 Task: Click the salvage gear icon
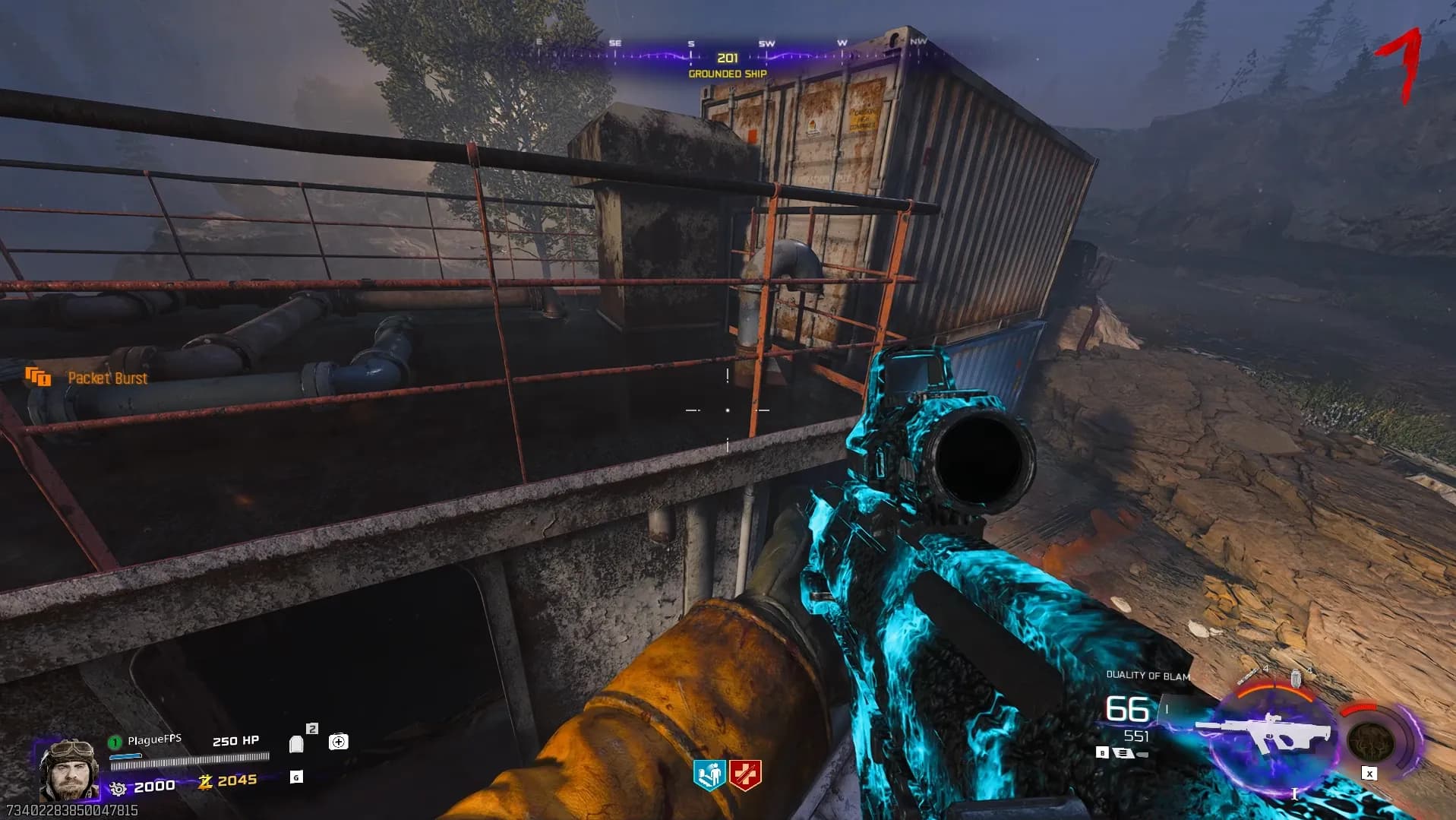coord(118,788)
